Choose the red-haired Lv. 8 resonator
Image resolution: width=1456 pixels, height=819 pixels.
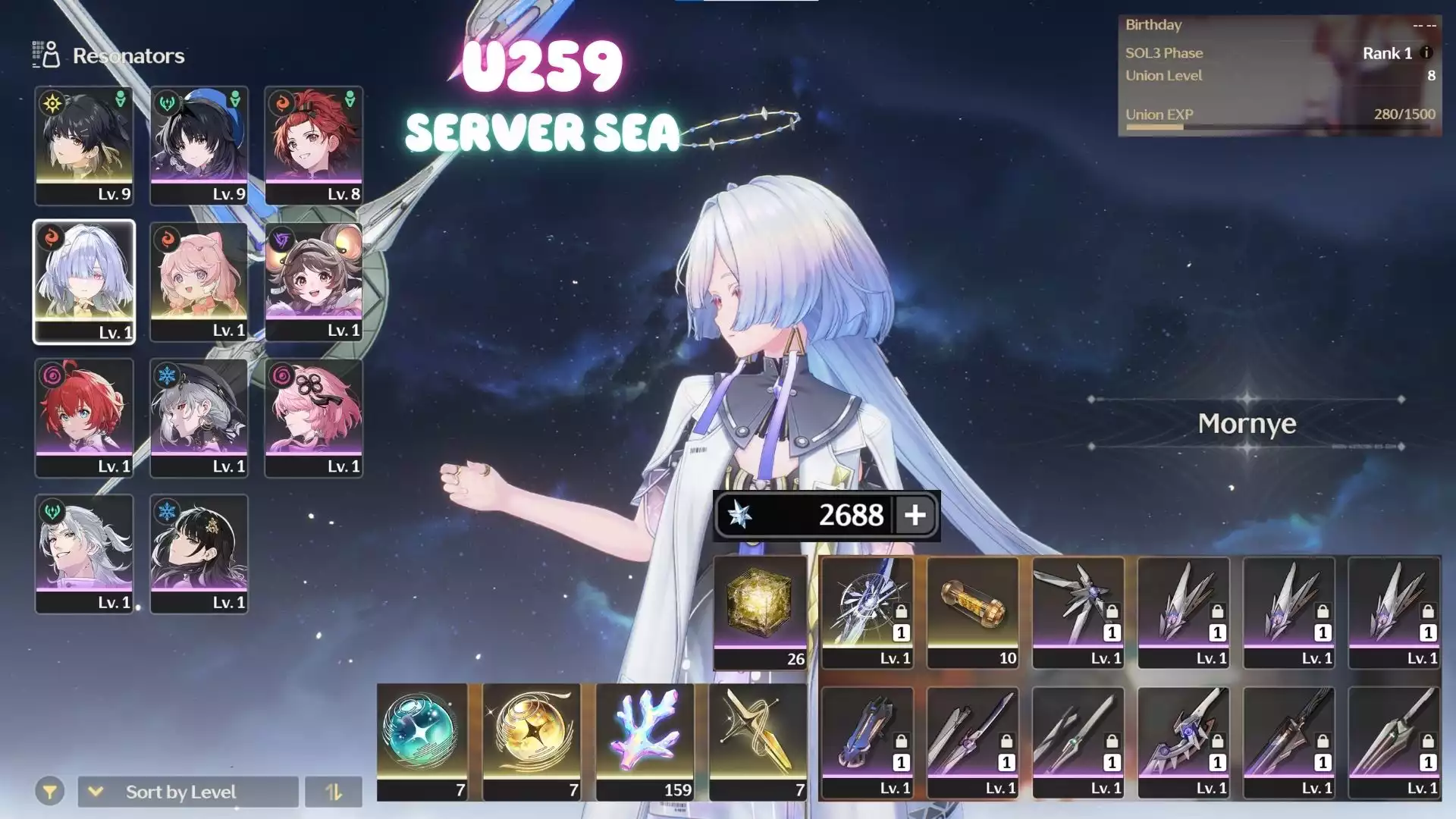click(313, 145)
